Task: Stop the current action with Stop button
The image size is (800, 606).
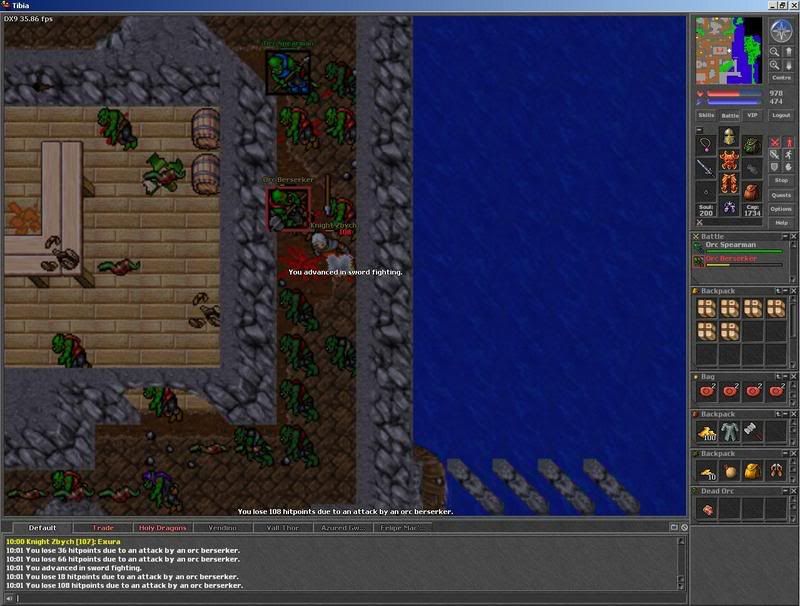Action: (781, 180)
